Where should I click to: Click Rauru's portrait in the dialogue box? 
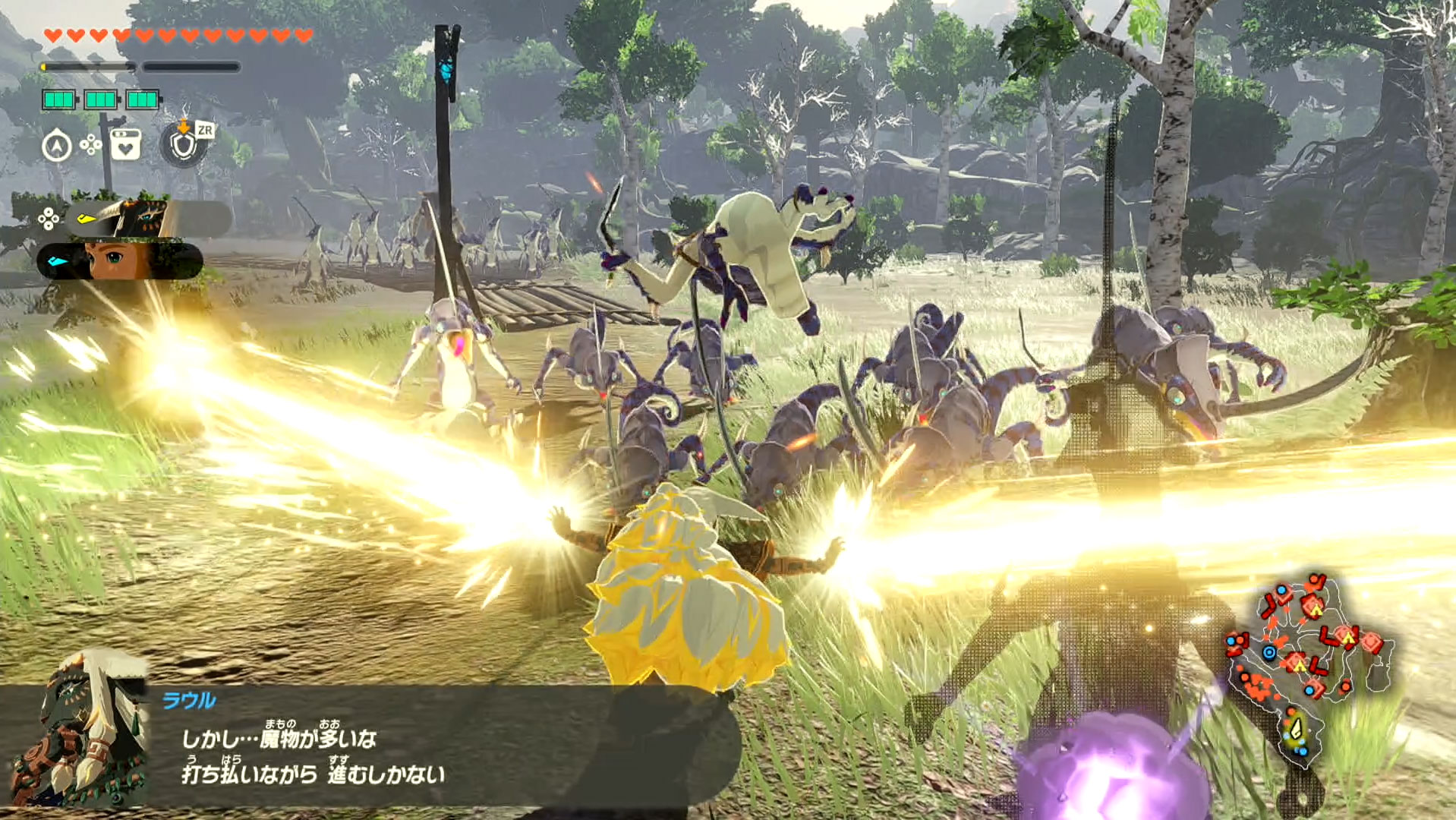(x=80, y=729)
